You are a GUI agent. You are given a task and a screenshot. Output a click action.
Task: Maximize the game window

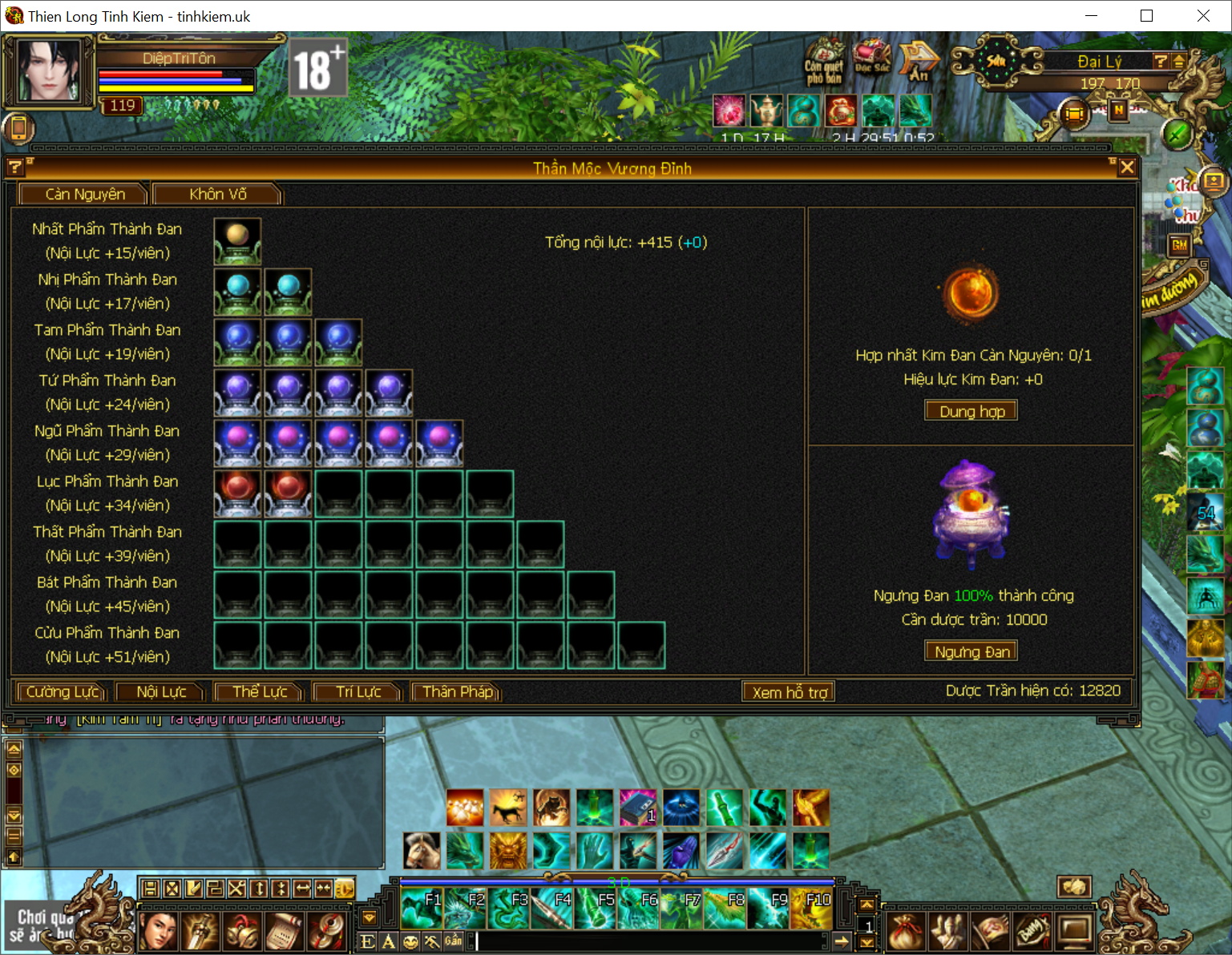tap(1146, 16)
